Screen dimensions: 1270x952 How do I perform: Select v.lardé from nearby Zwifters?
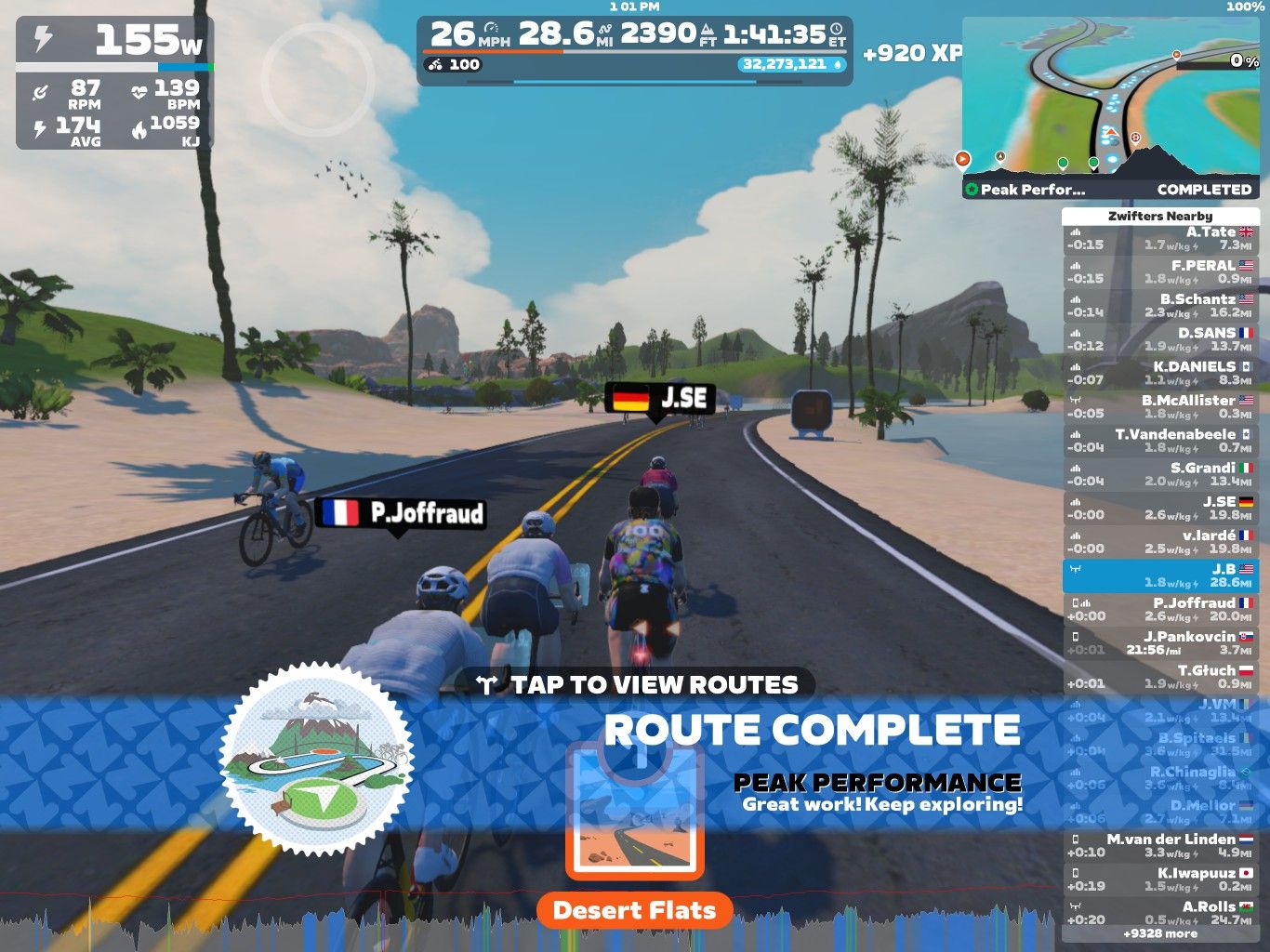pyautogui.click(x=1160, y=542)
